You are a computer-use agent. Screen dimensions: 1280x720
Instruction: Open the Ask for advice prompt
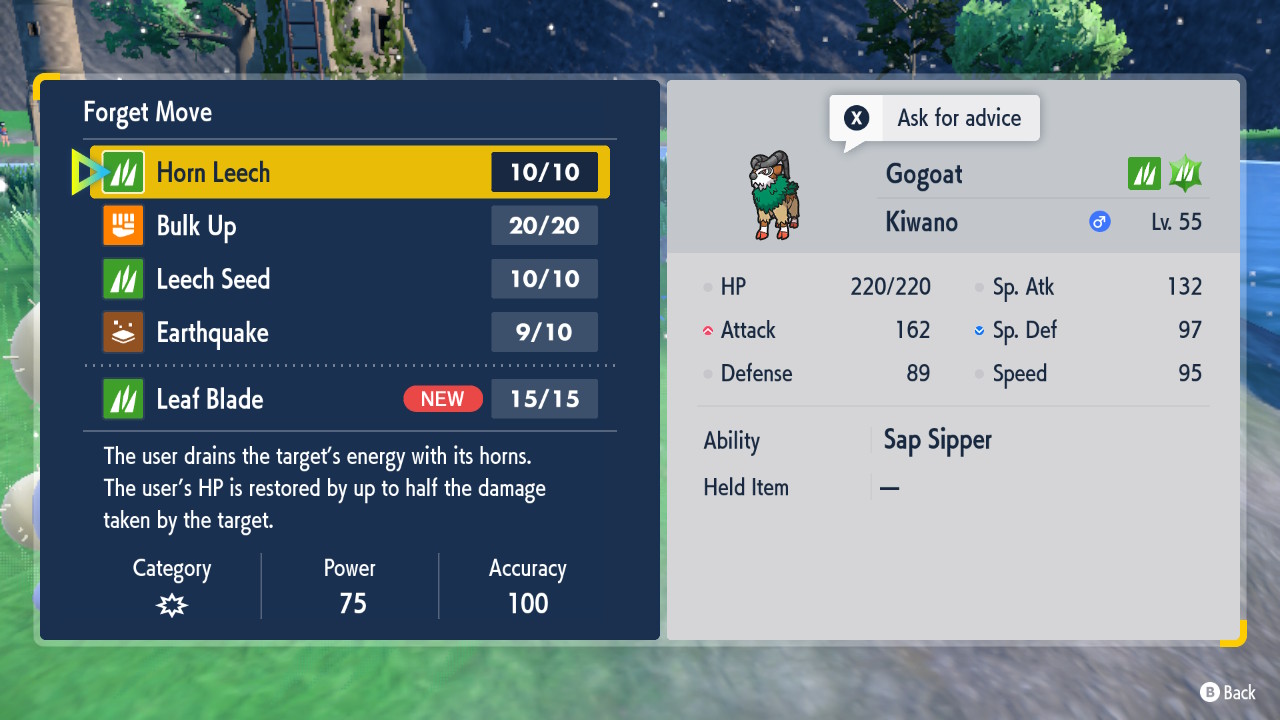(x=935, y=118)
